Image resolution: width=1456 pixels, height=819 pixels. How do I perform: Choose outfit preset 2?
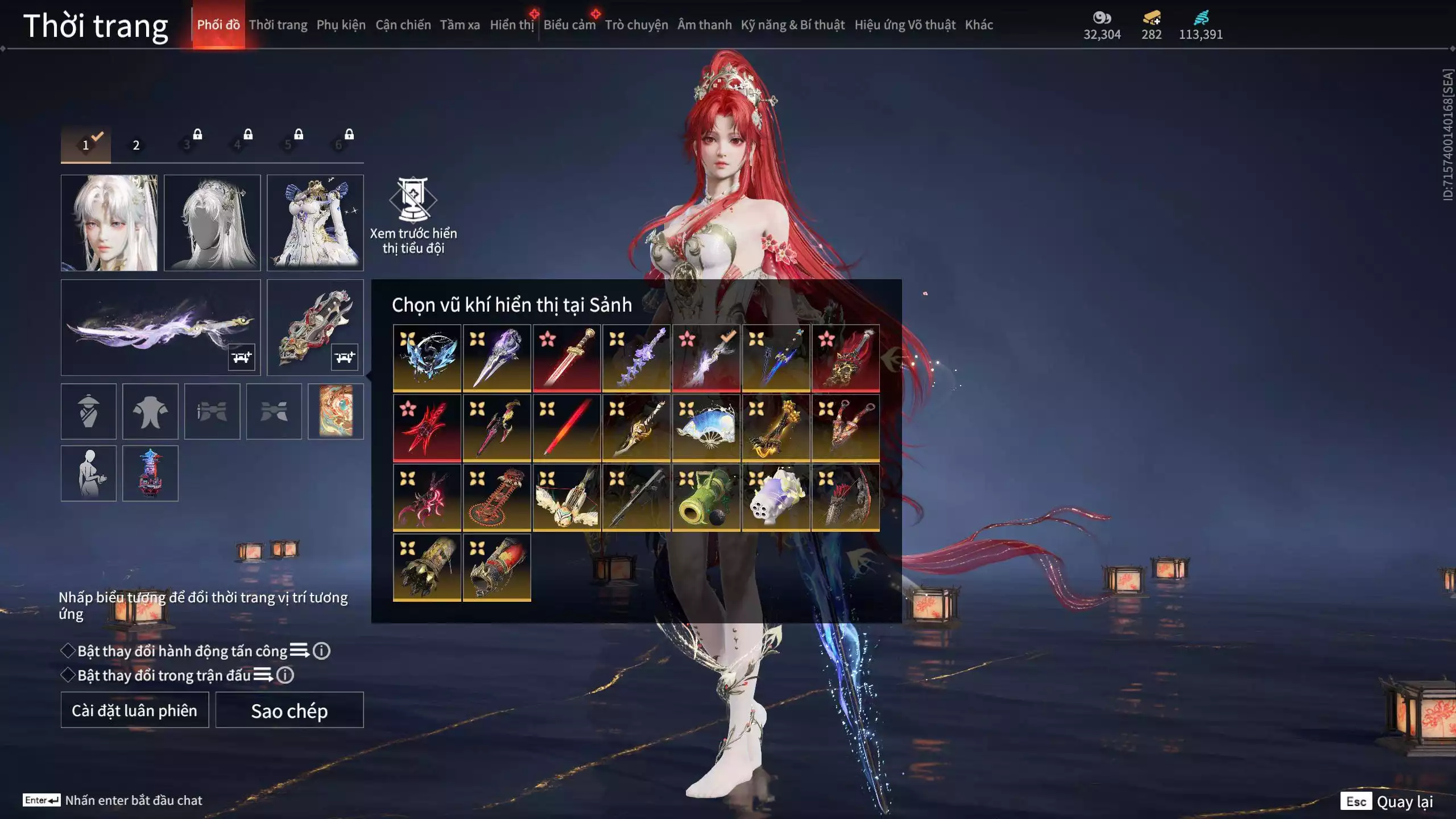(136, 145)
